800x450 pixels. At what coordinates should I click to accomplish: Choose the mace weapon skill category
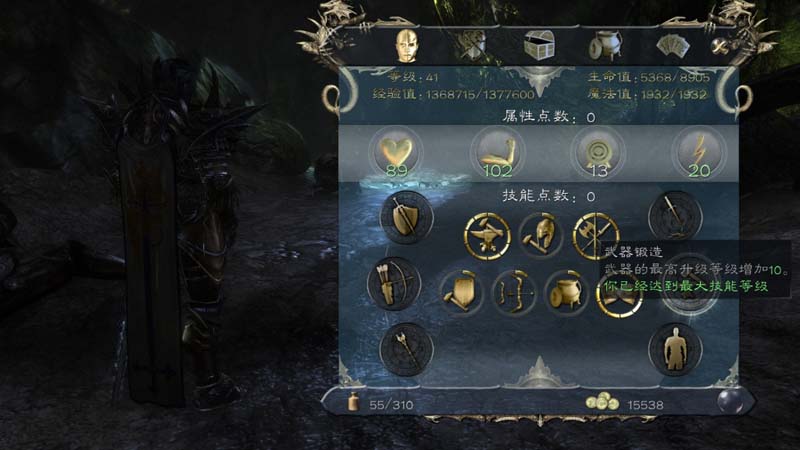406,347
